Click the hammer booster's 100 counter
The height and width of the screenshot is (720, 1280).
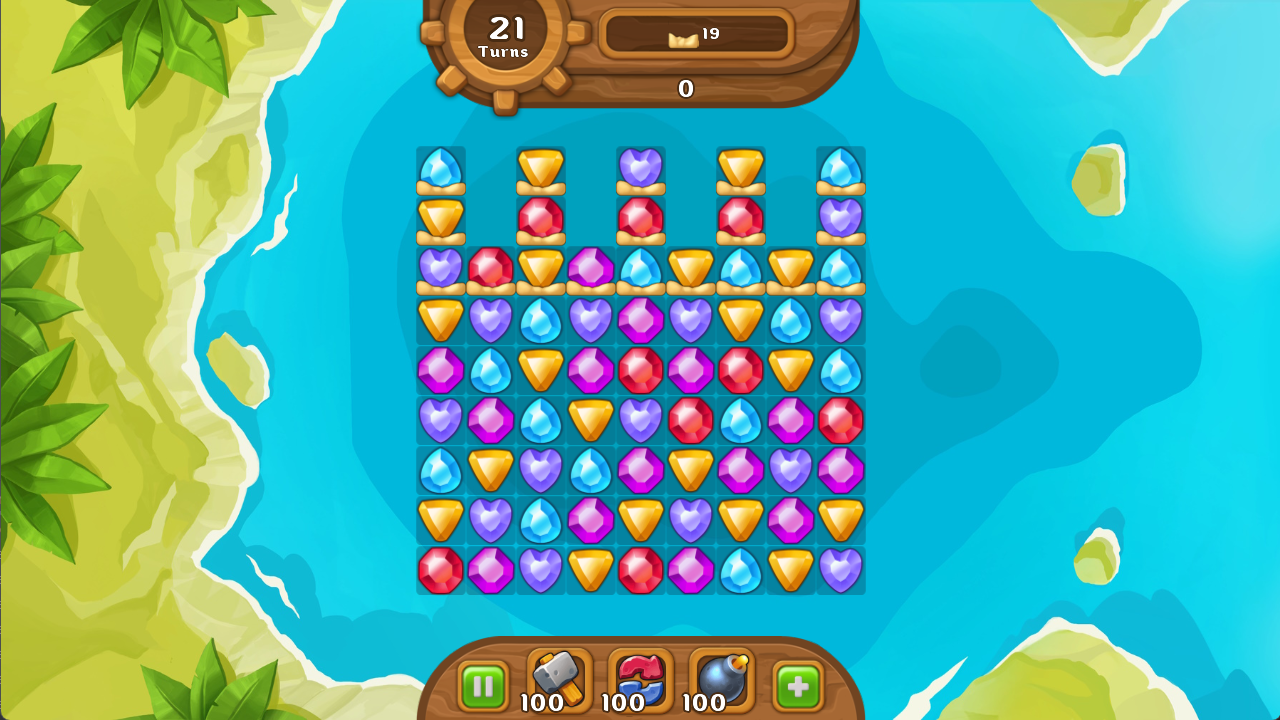pyautogui.click(x=542, y=704)
